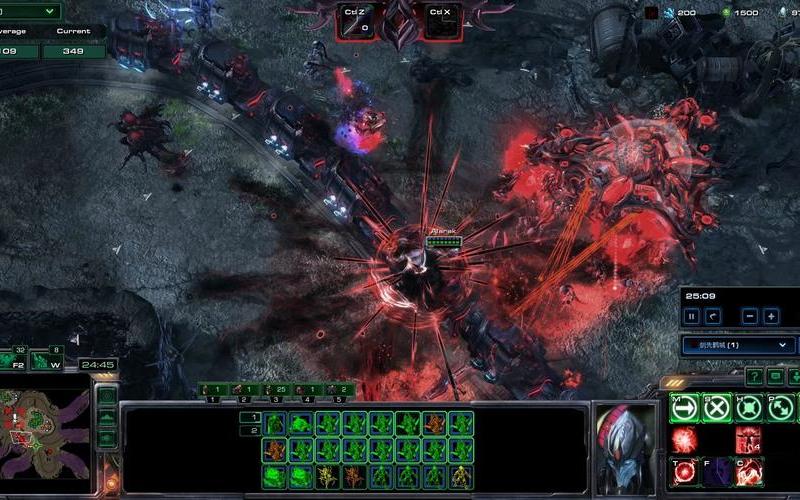Screen dimensions: 800x500
Task: Issue the Hold Position command
Action: [748, 408]
